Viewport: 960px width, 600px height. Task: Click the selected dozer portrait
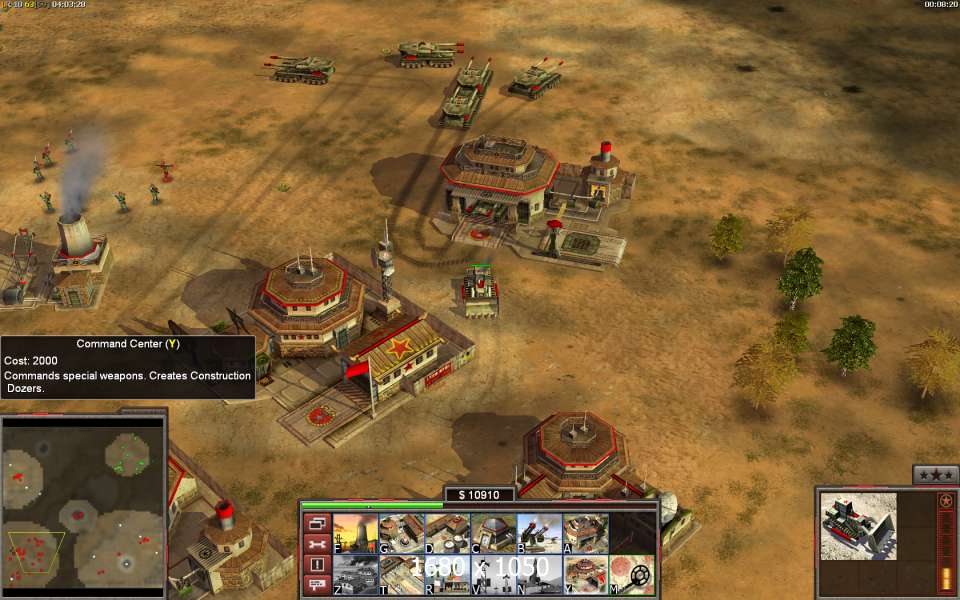coord(858,526)
